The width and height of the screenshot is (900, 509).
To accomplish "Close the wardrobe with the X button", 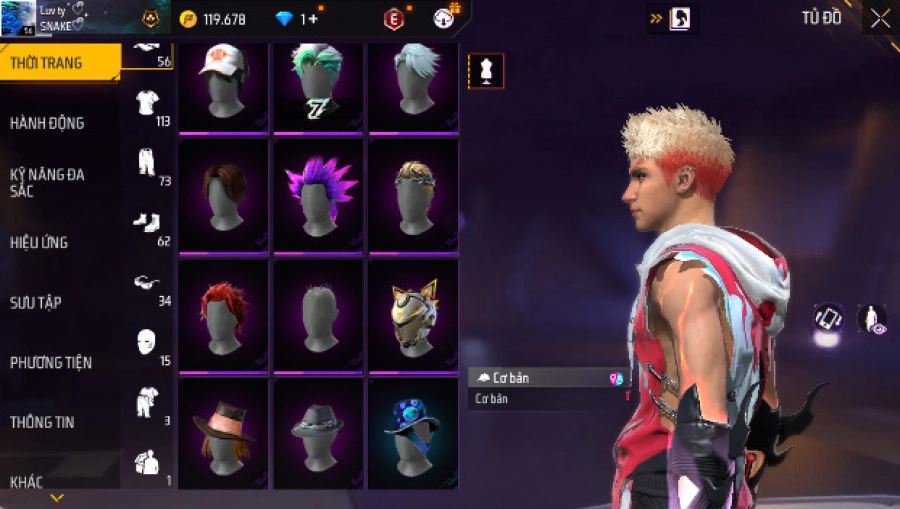I will click(x=879, y=19).
